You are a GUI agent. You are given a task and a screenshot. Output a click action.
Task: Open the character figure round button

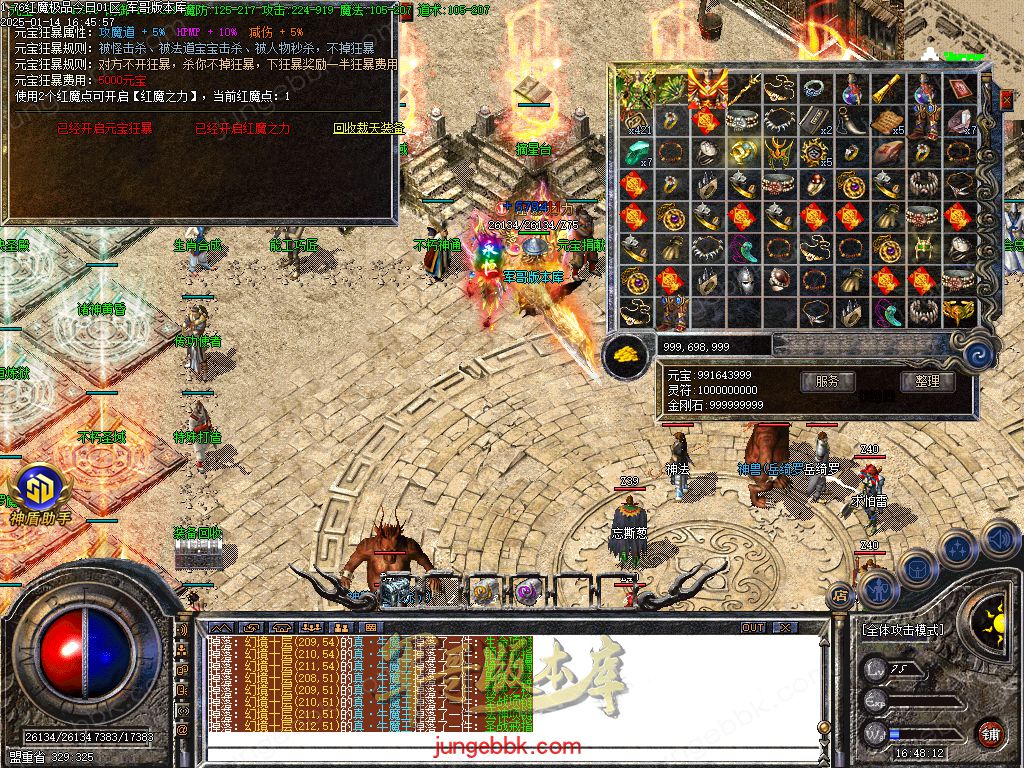(x=877, y=588)
